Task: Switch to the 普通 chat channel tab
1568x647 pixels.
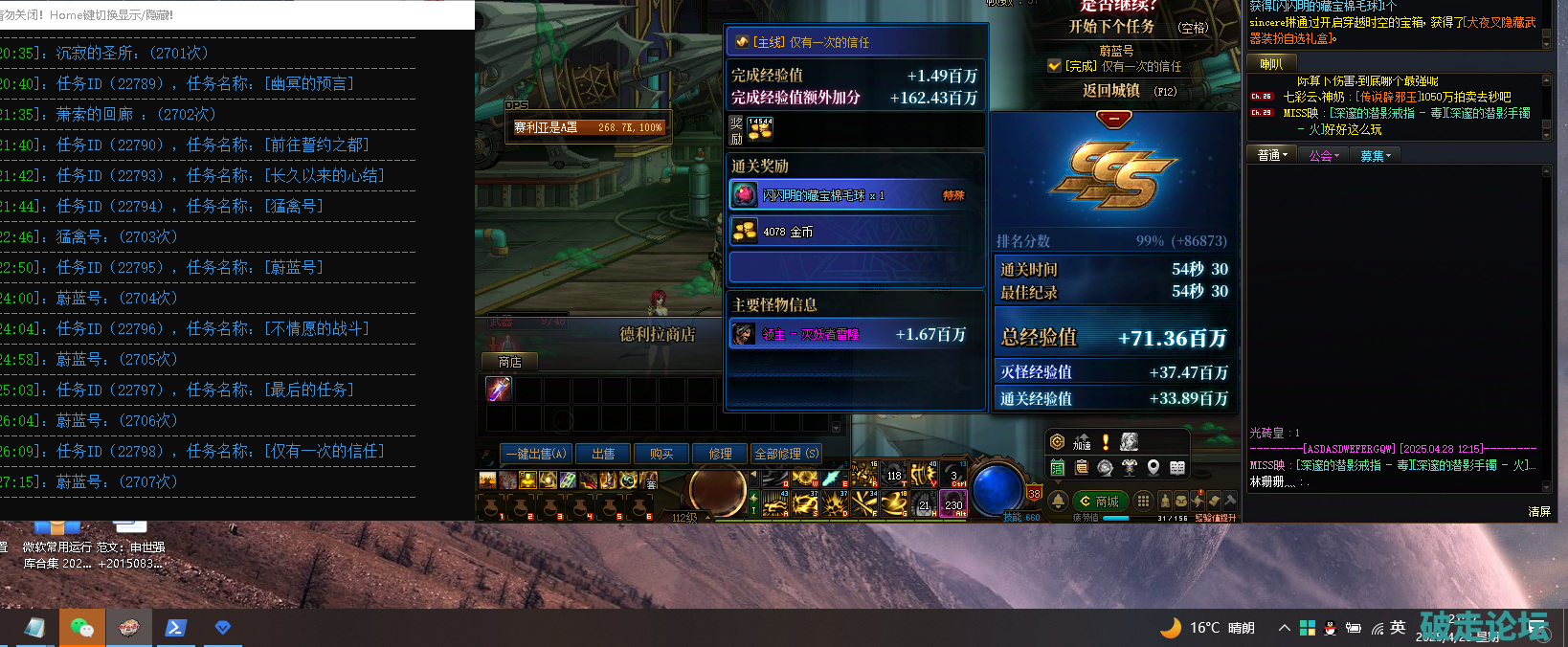Action: tap(1272, 155)
